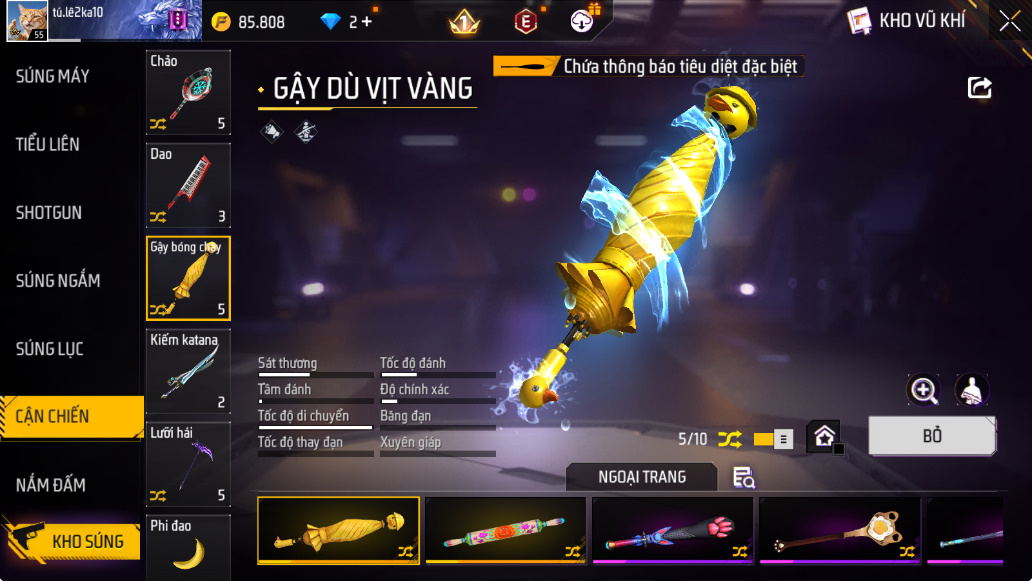The image size is (1032, 581).
Task: Select the Chảo weapon slot
Action: 188,93
